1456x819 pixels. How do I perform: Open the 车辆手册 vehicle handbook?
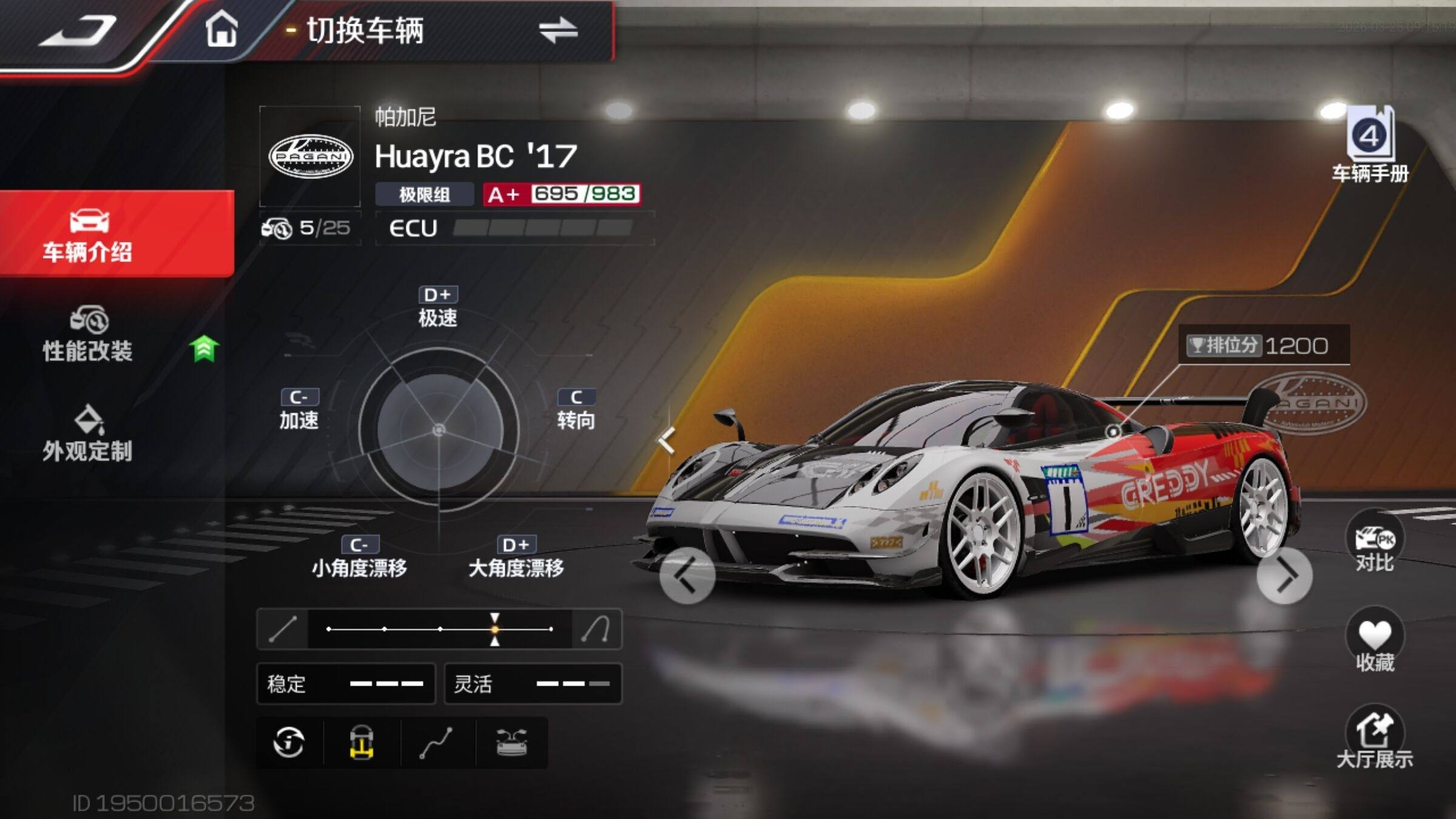[x=1370, y=146]
